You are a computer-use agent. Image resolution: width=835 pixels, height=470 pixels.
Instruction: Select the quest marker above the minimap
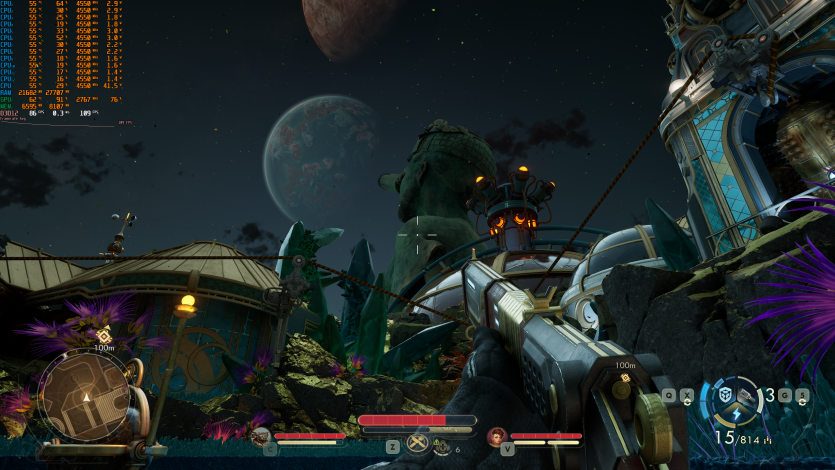[103, 335]
